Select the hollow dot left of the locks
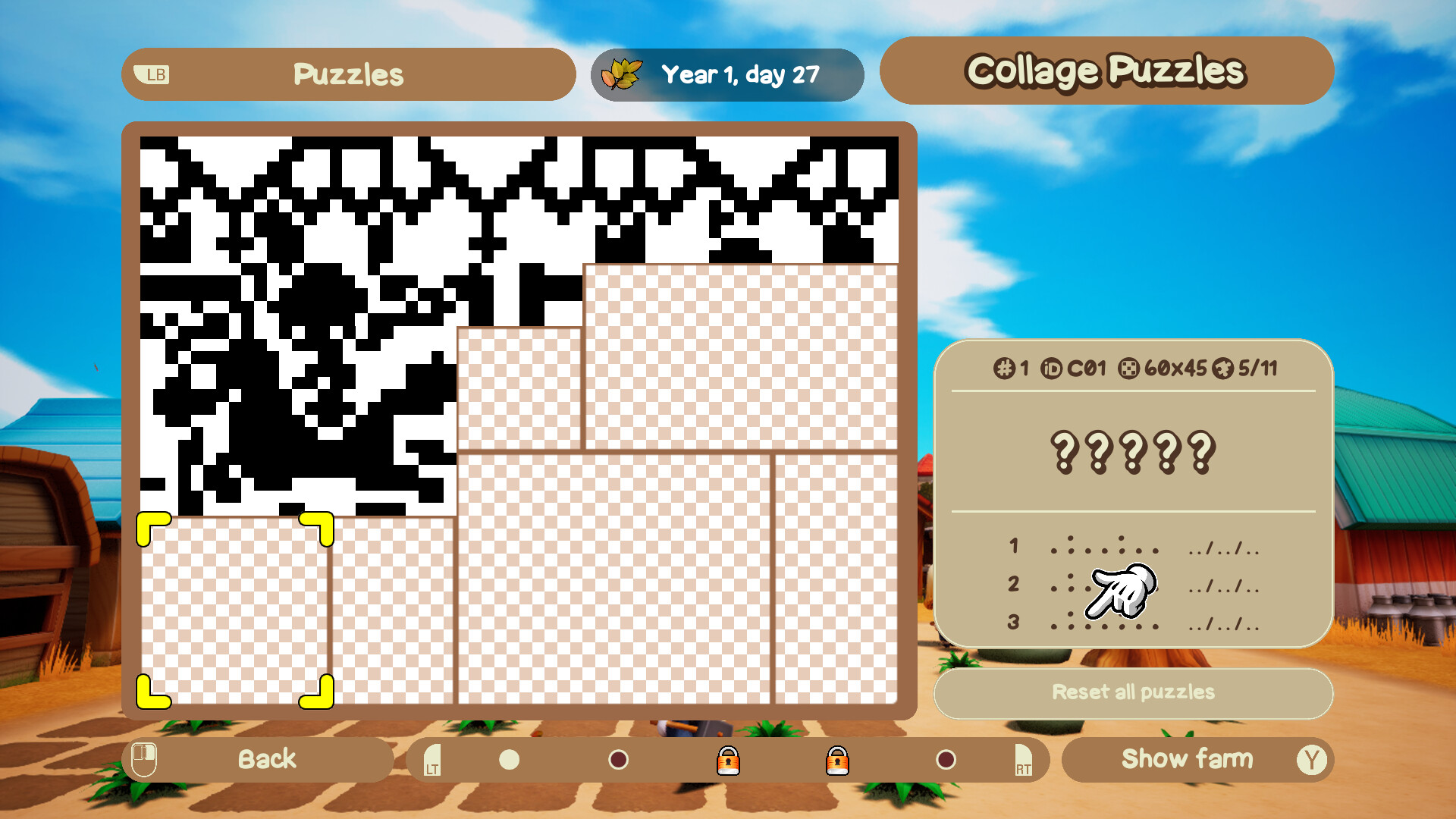Viewport: 1456px width, 819px height. pos(618,761)
